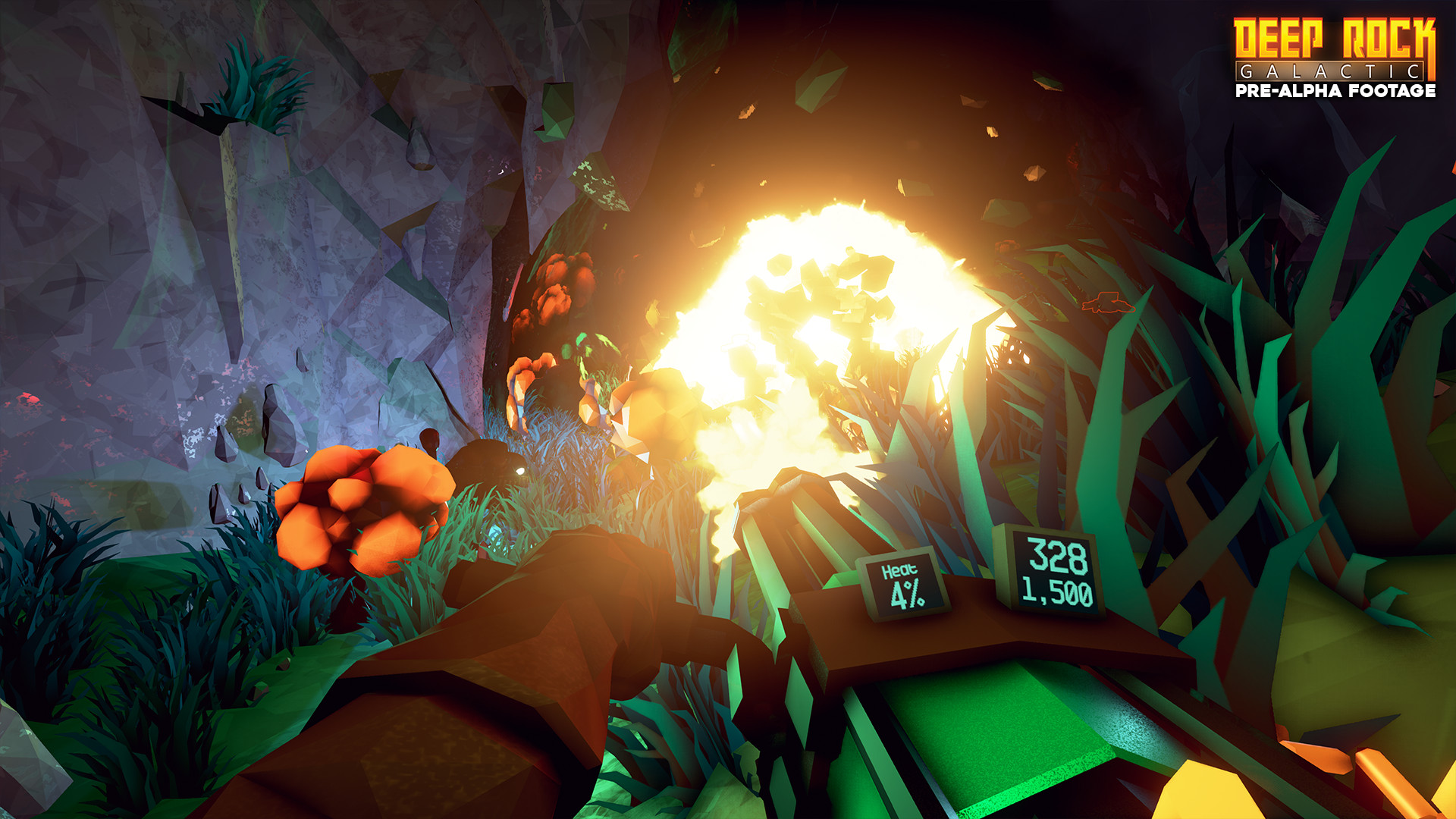This screenshot has width=1456, height=819.
Task: Toggle the Heat 4% gauge display
Action: [904, 584]
